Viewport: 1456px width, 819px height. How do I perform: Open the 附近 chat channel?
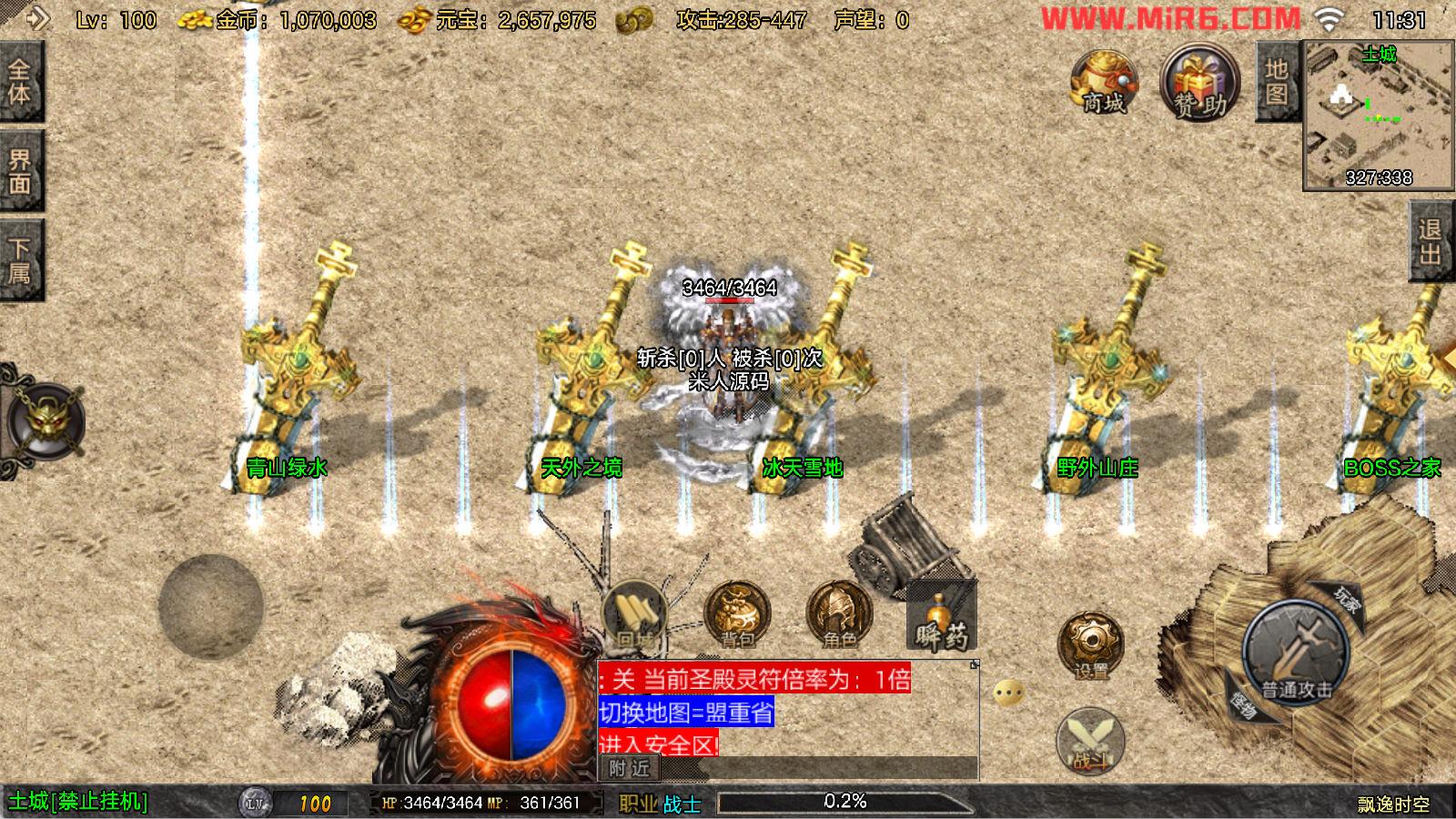point(629,768)
